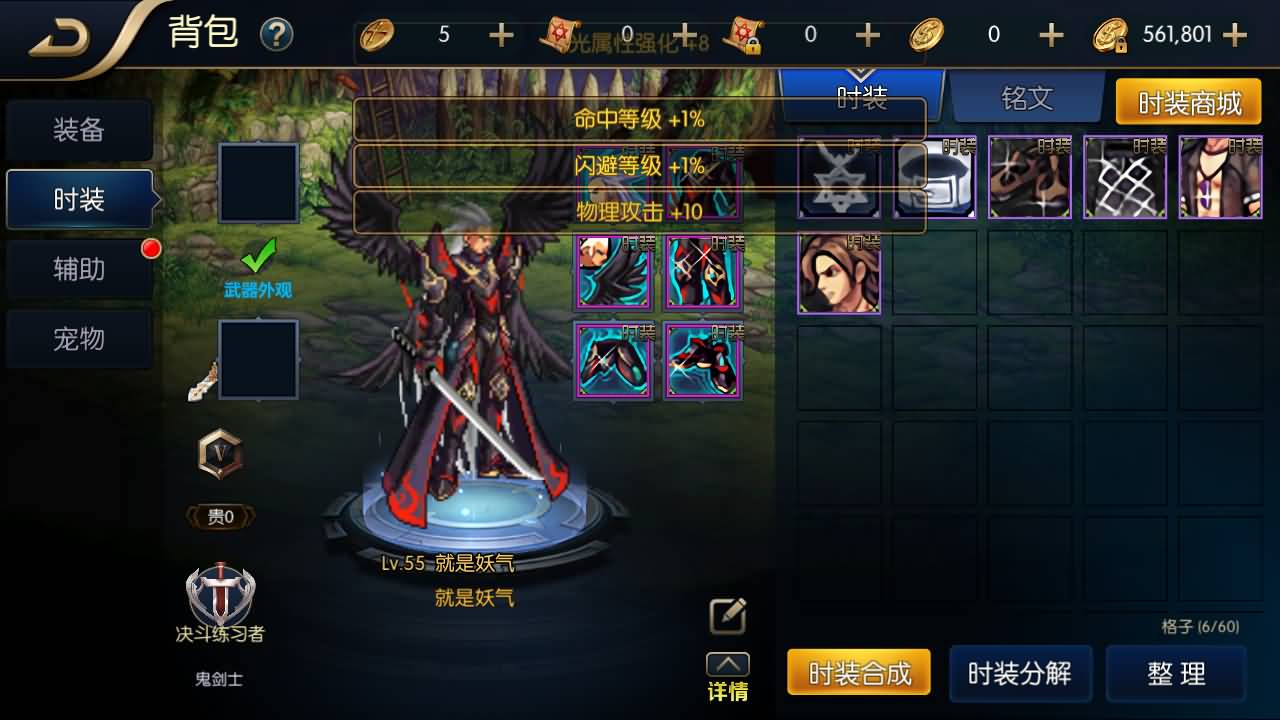Screen dimensions: 1280x720
Task: Toggle the 武器外观 green checkmark
Action: [x=258, y=257]
